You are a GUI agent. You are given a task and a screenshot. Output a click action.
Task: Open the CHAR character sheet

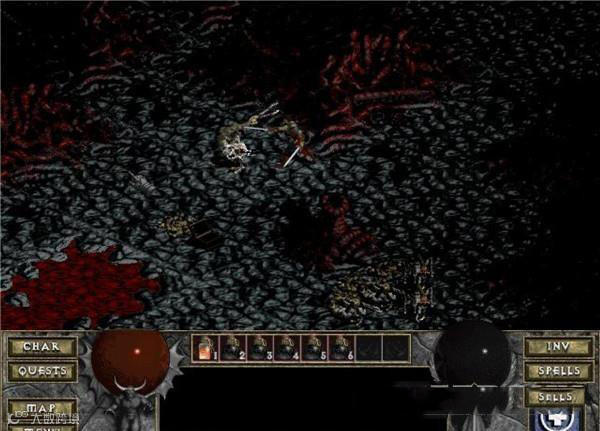(x=42, y=348)
